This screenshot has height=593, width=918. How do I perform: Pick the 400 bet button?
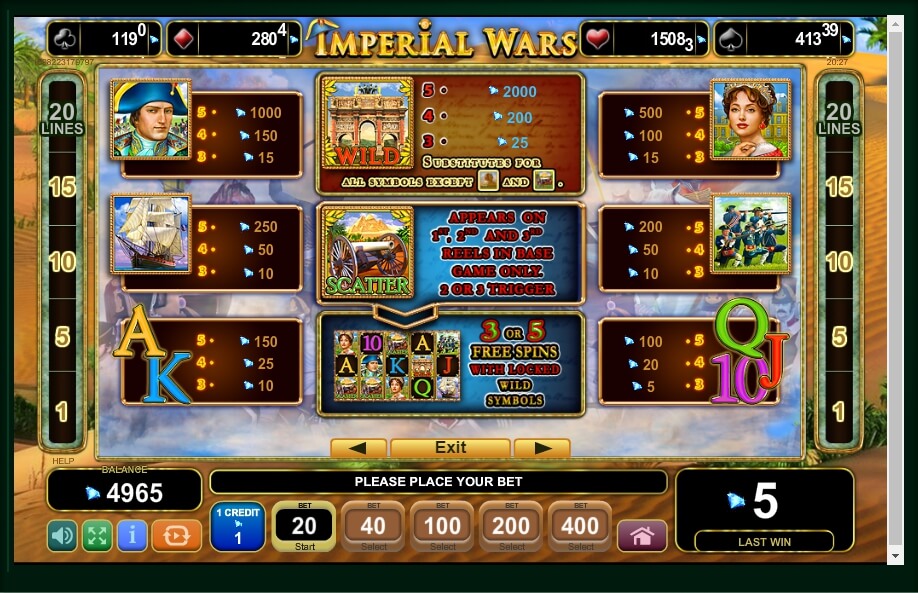point(580,527)
